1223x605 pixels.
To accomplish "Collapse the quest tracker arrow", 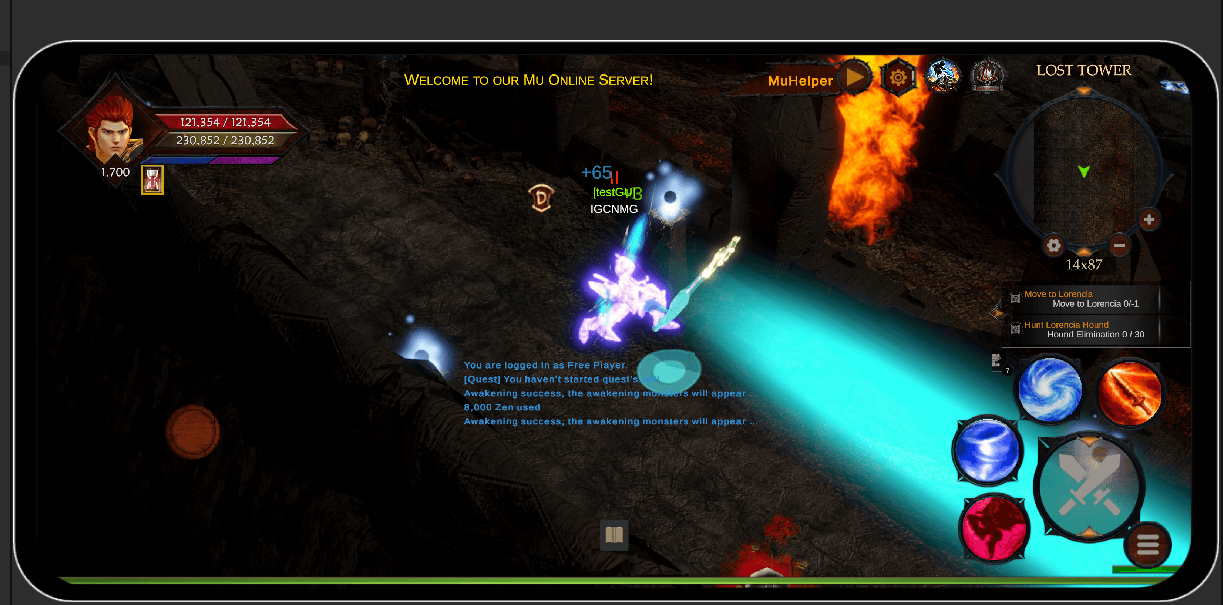I will coord(997,313).
